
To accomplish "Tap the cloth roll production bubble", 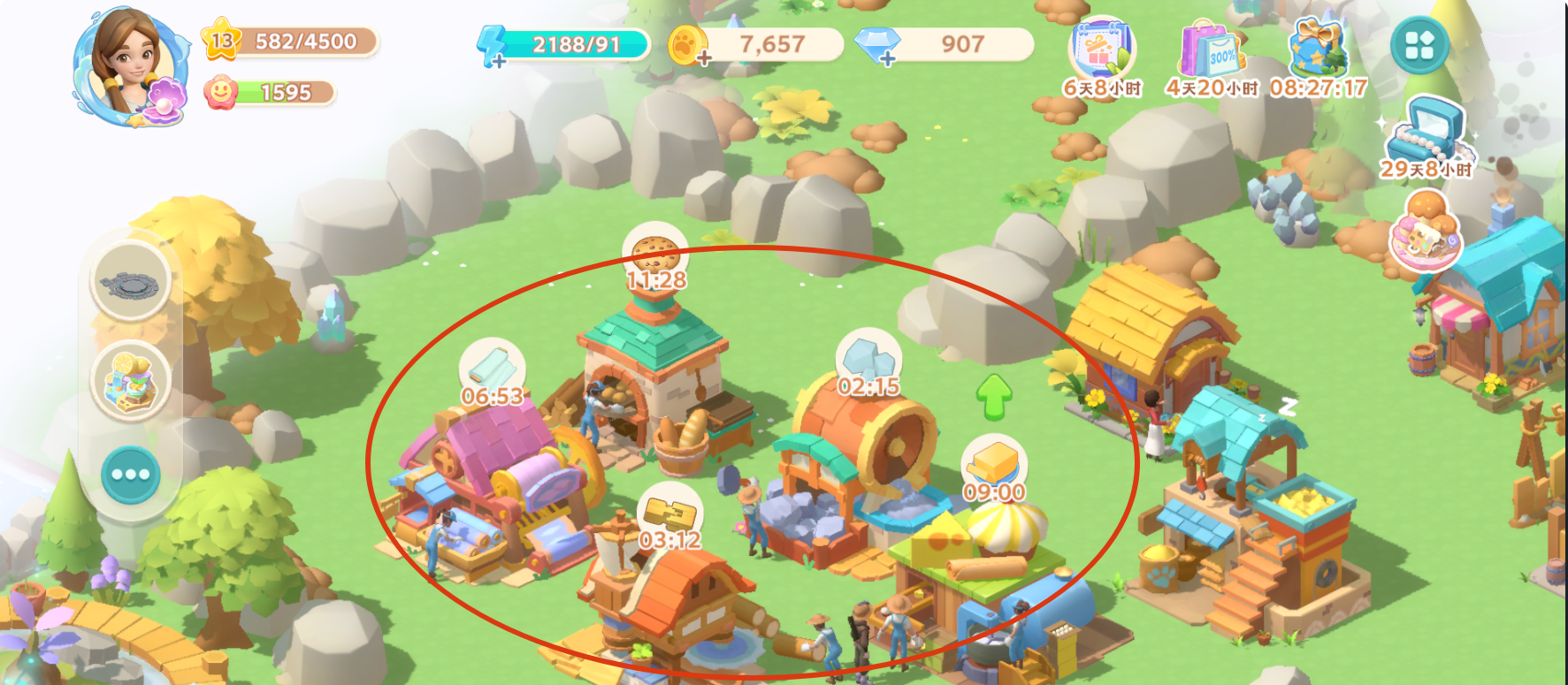I will coord(492,369).
